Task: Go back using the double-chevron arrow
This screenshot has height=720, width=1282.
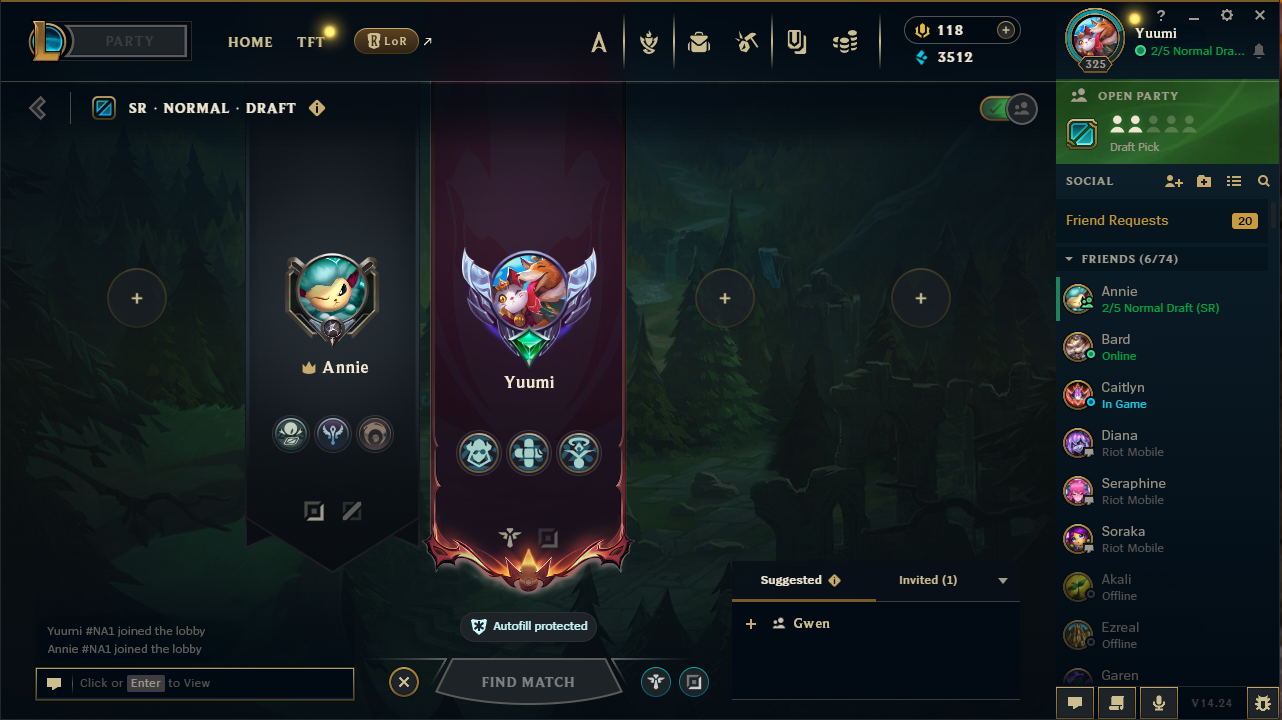Action: (38, 108)
